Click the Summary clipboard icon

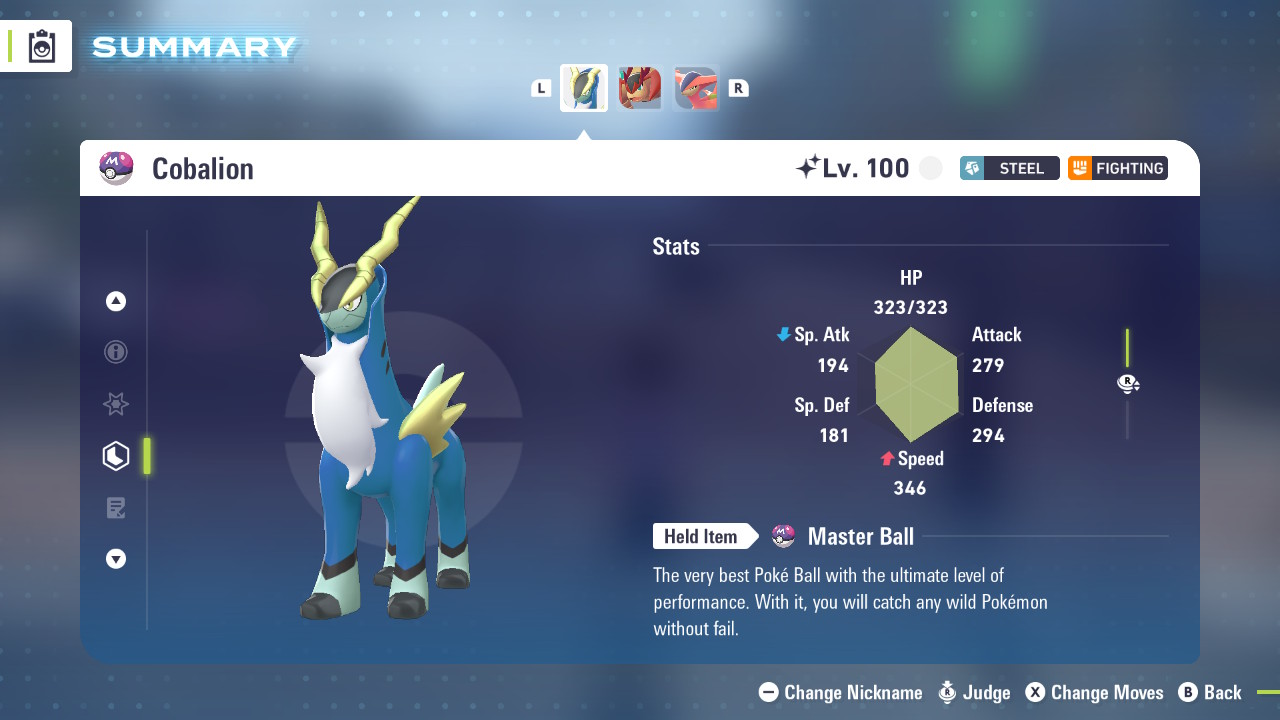[x=42, y=46]
